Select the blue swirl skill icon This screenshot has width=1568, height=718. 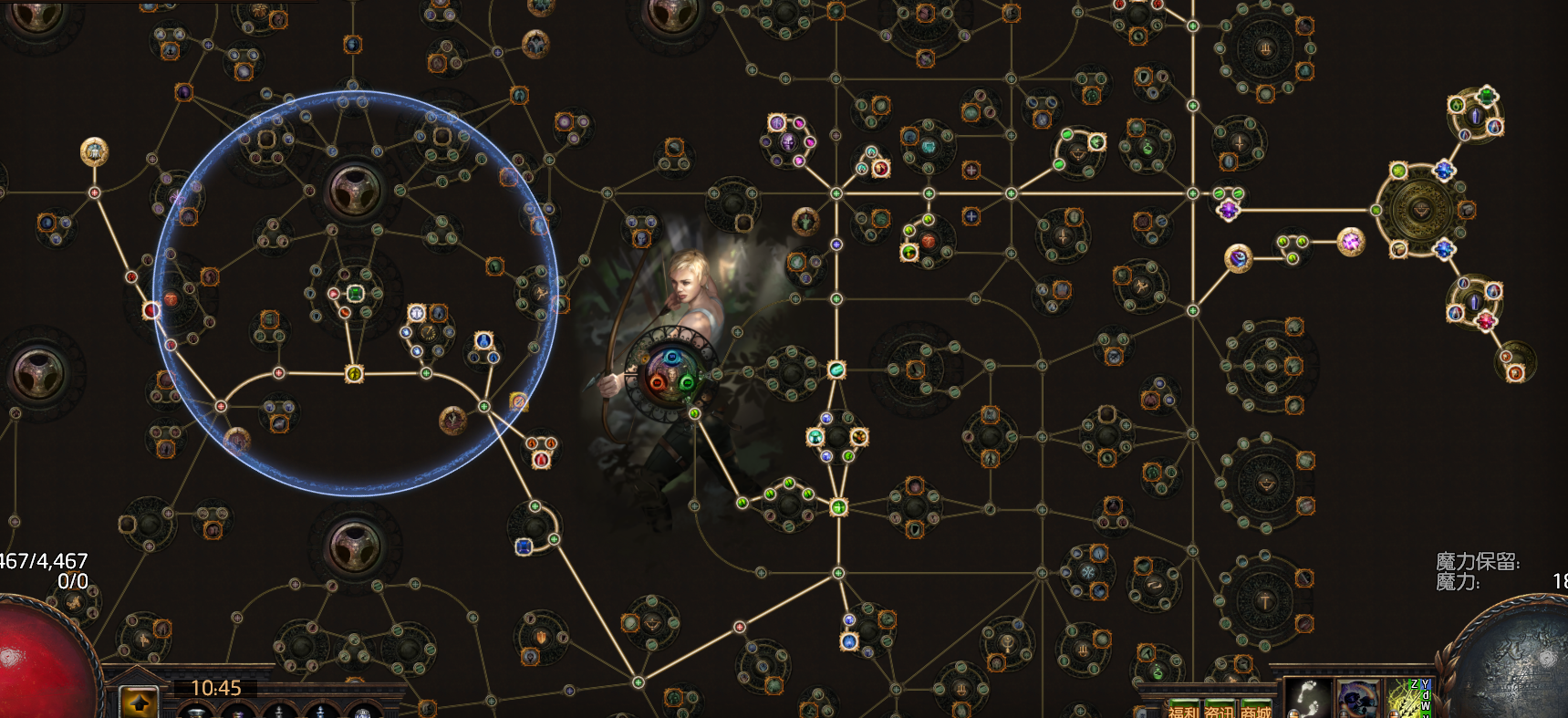click(x=1356, y=698)
